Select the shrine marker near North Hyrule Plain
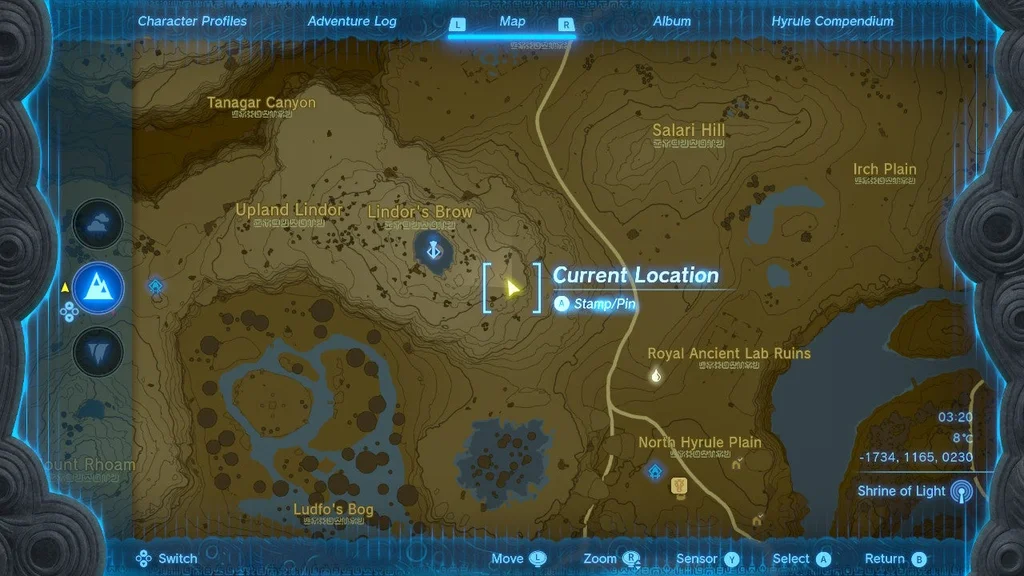This screenshot has width=1024, height=576. 655,469
